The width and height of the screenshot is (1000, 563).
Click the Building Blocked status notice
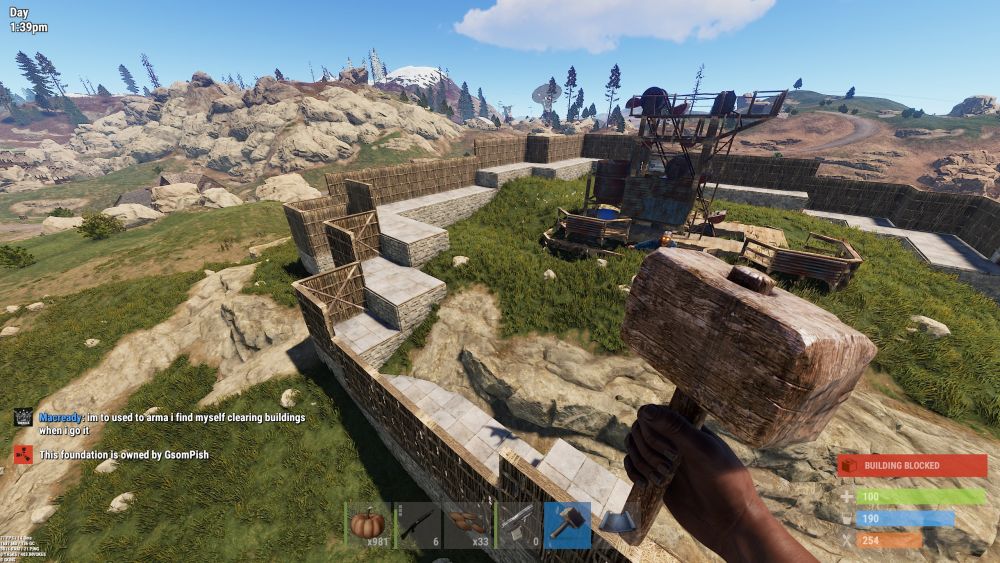point(912,466)
